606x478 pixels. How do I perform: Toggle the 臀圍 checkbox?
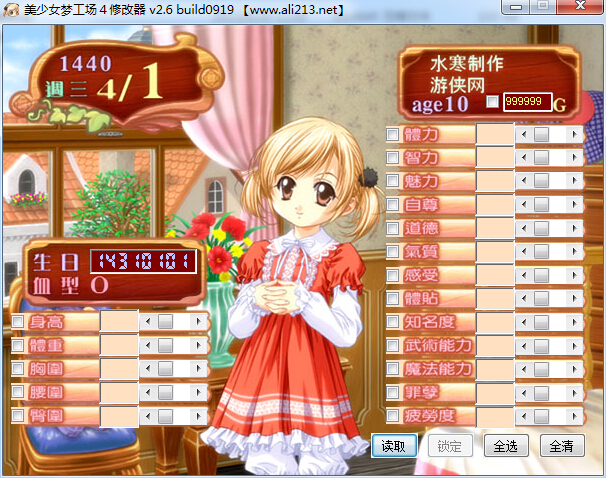tap(17, 415)
